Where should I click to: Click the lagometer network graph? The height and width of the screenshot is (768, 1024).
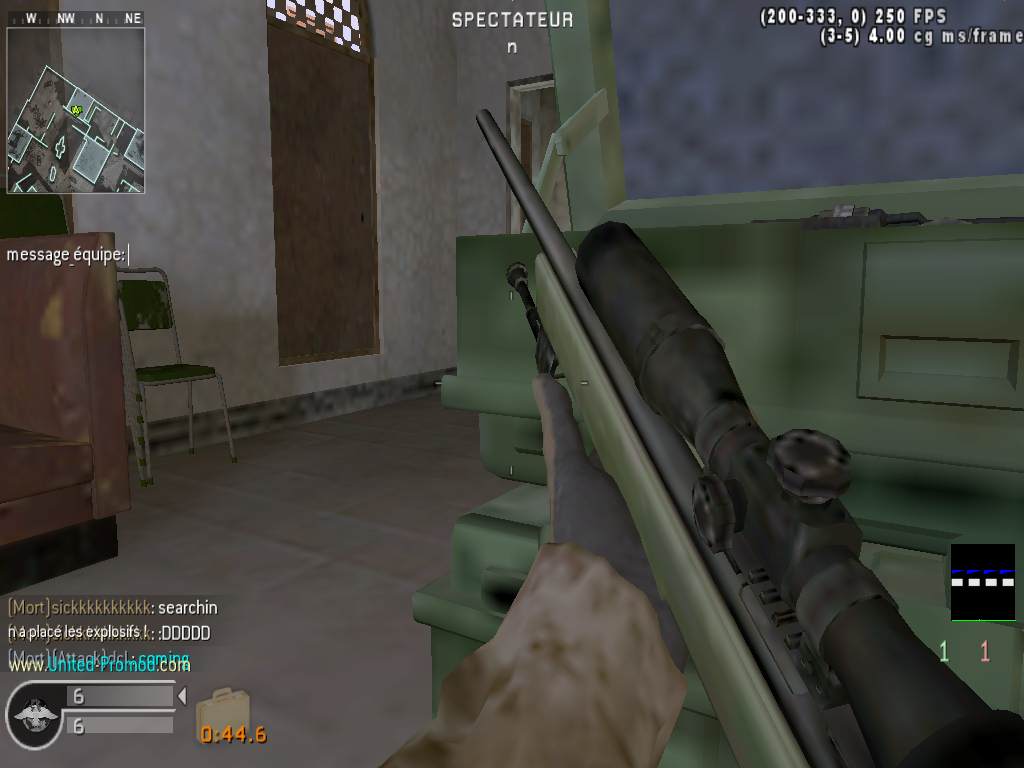point(982,582)
